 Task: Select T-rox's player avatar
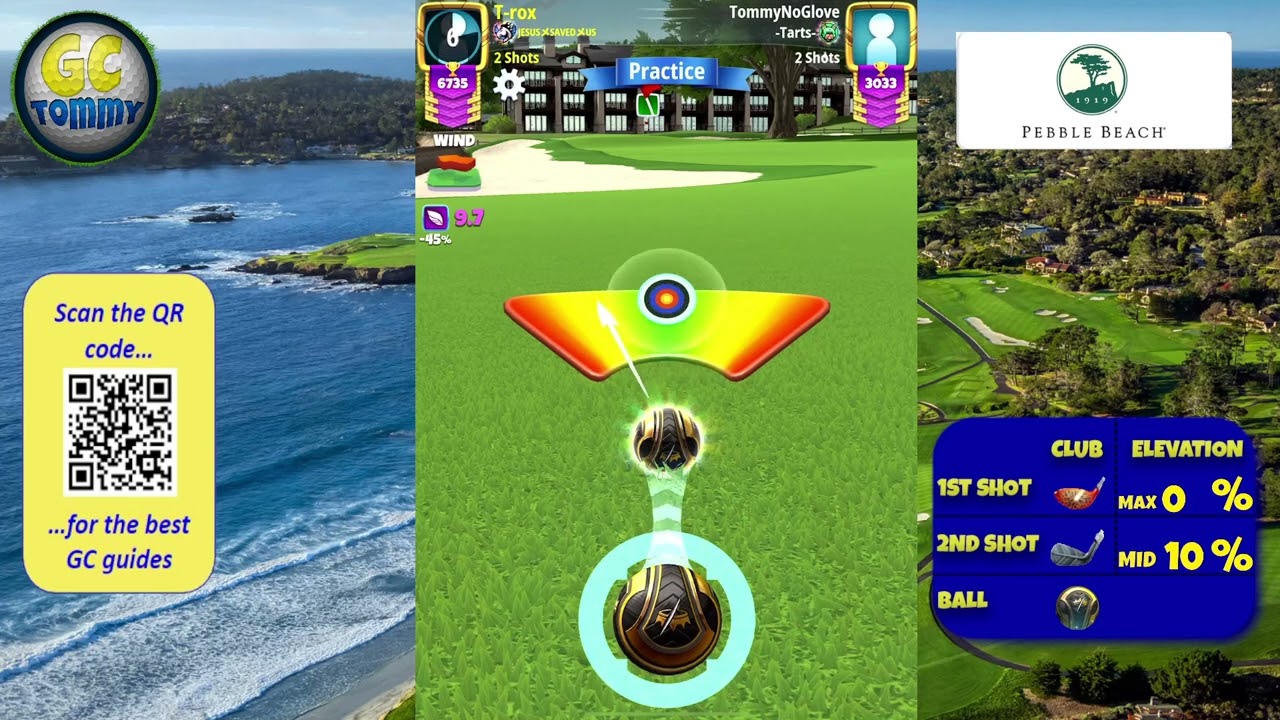point(452,36)
